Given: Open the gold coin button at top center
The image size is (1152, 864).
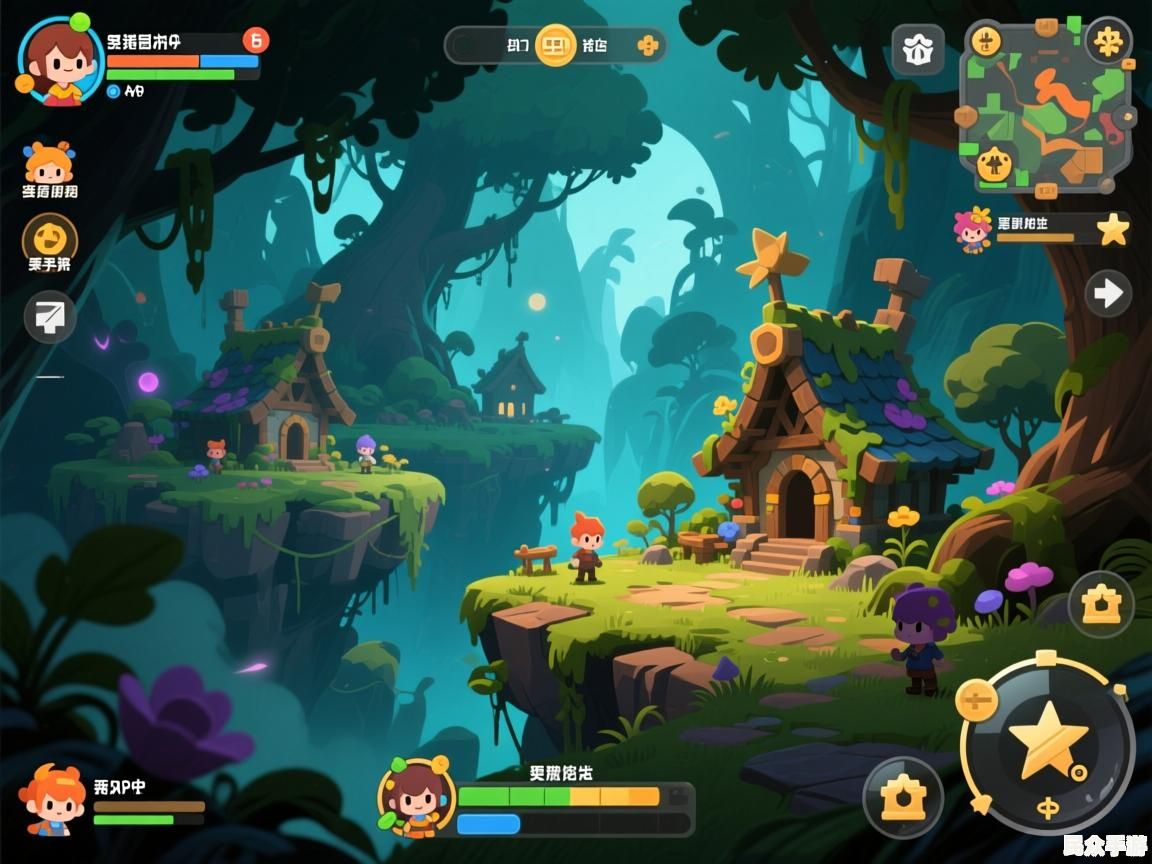Looking at the screenshot, I should point(556,45).
